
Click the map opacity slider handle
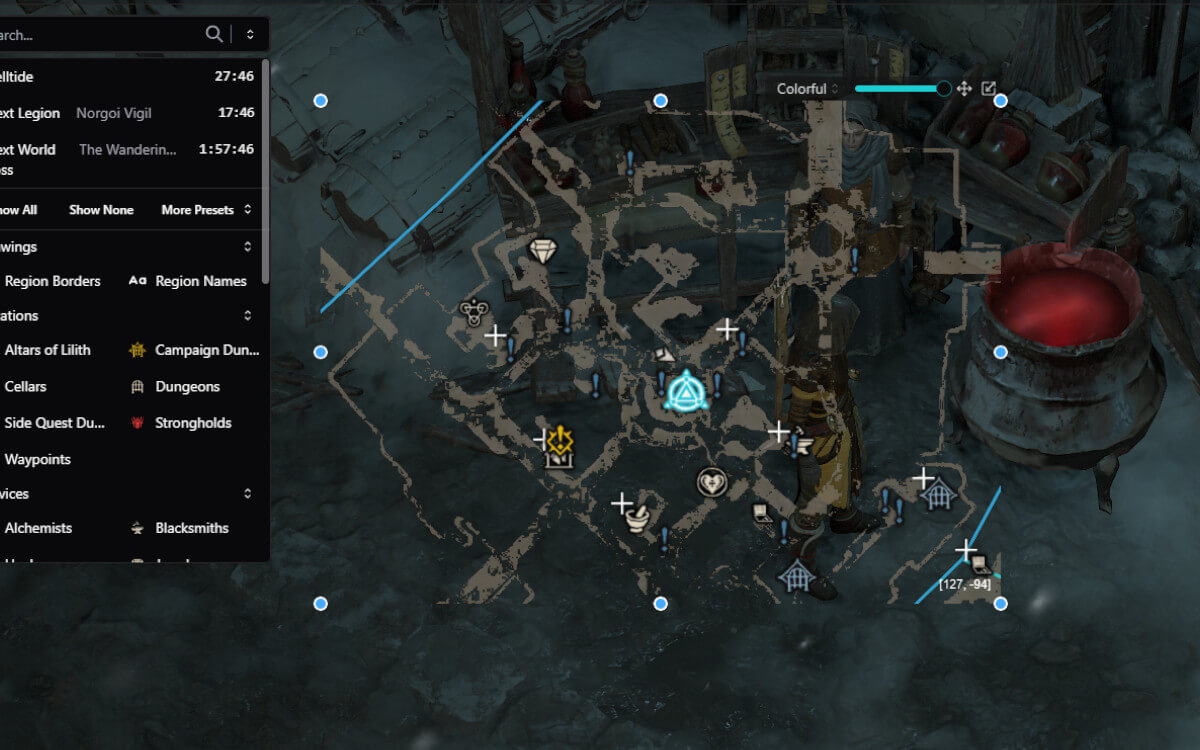tap(943, 89)
